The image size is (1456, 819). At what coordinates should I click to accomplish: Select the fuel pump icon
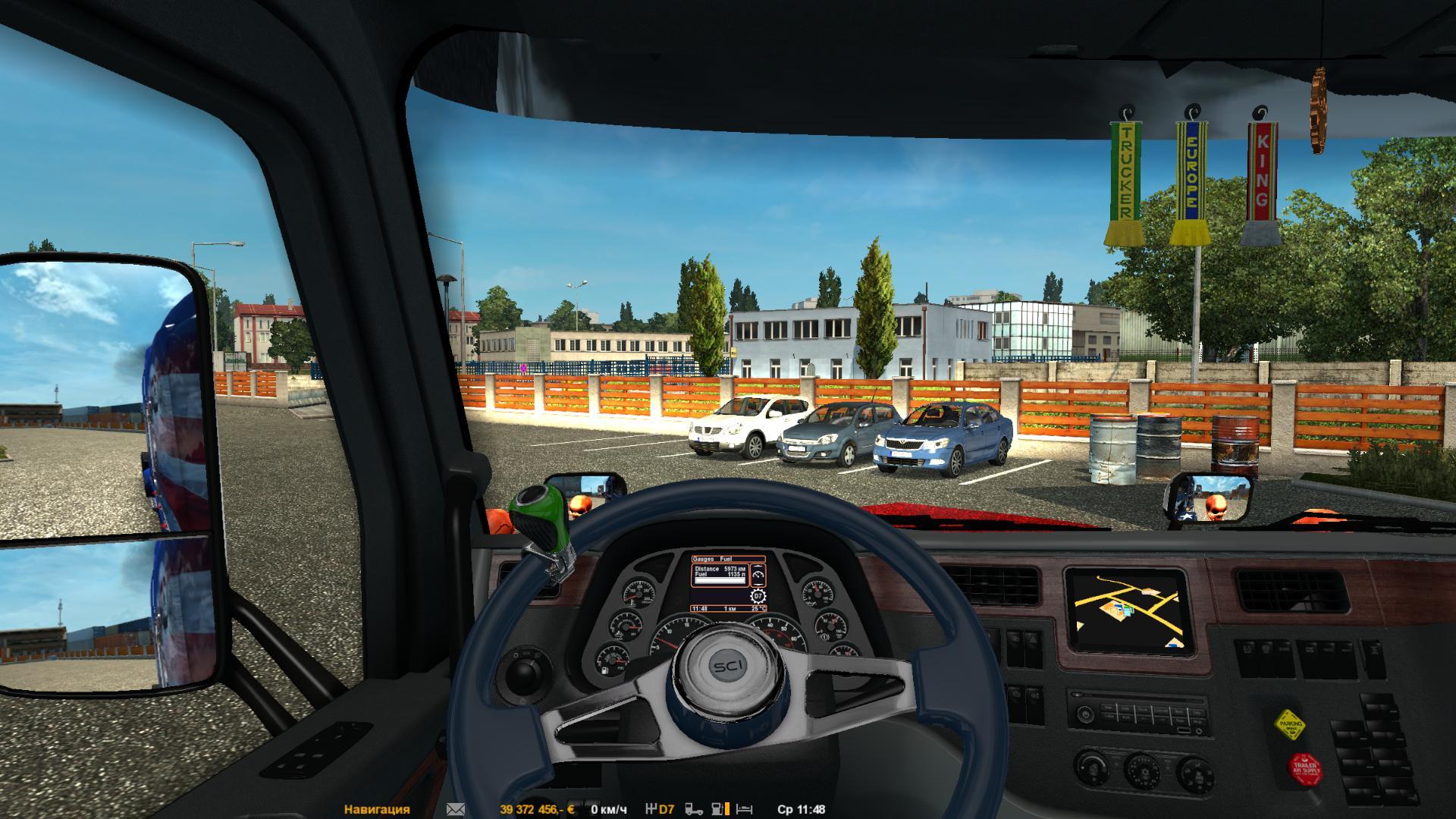pos(717,809)
